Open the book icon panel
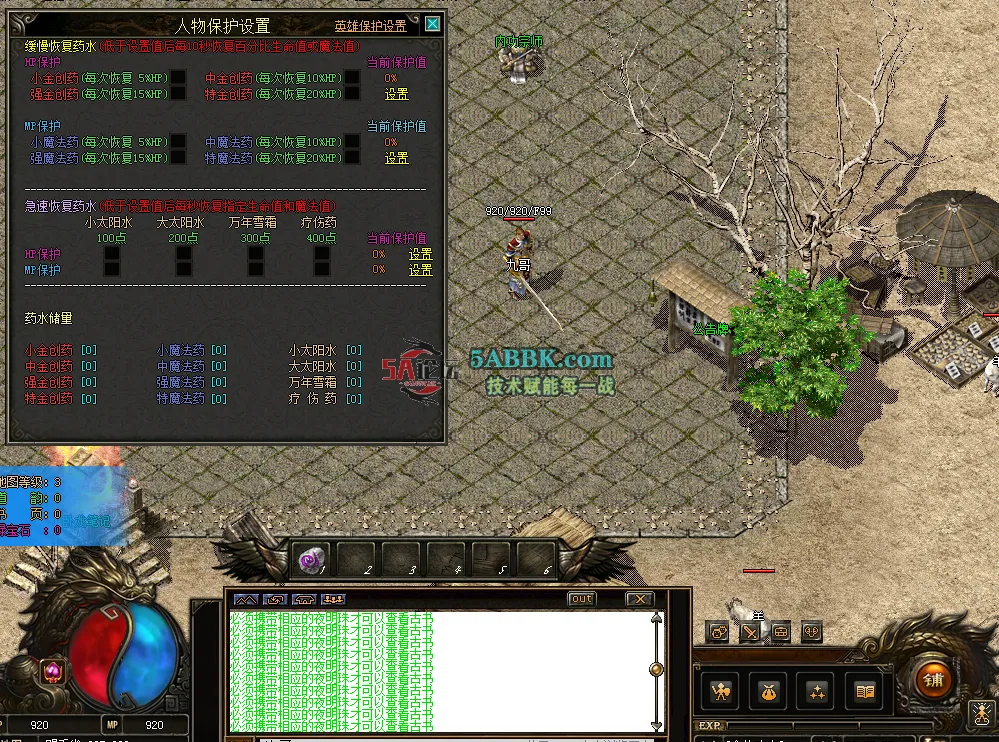 pyautogui.click(x=866, y=691)
